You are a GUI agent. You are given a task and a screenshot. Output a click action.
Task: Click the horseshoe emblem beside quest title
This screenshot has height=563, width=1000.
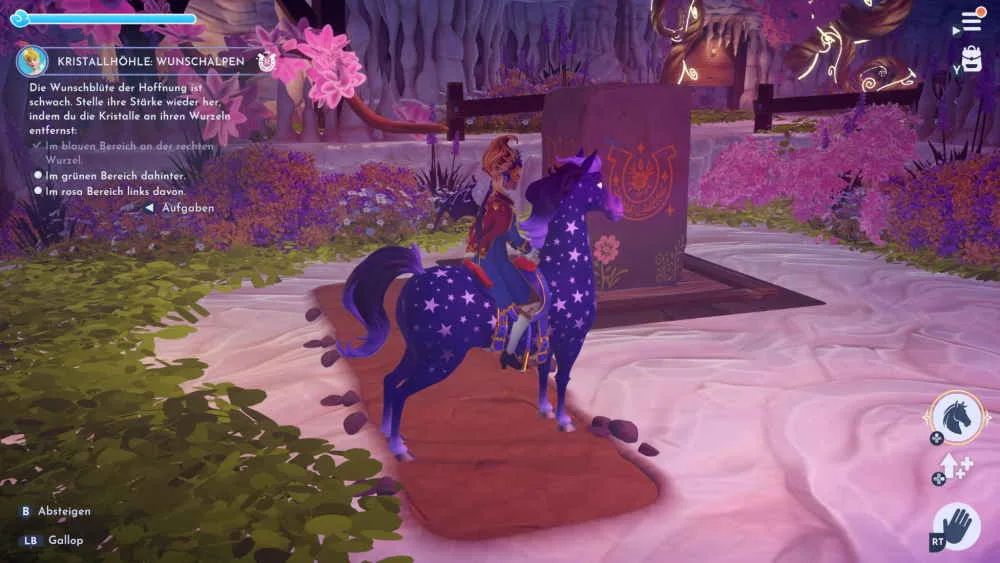pyautogui.click(x=266, y=61)
